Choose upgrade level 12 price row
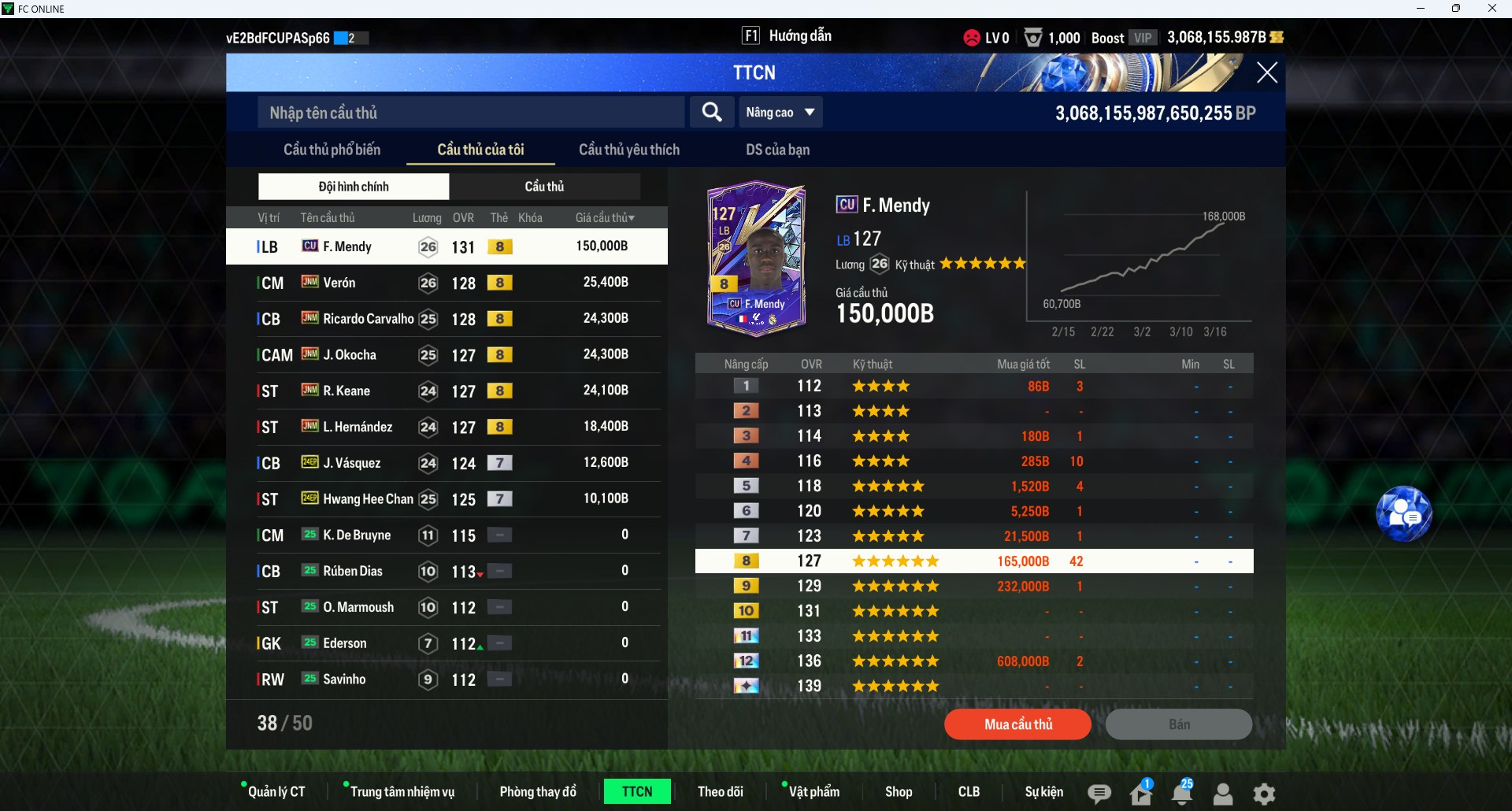This screenshot has height=811, width=1512. (x=973, y=661)
